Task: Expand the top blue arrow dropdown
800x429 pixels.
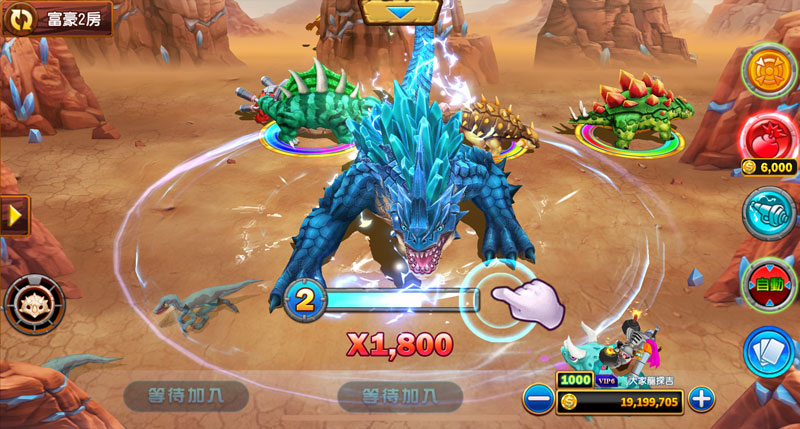Action: pyautogui.click(x=401, y=11)
